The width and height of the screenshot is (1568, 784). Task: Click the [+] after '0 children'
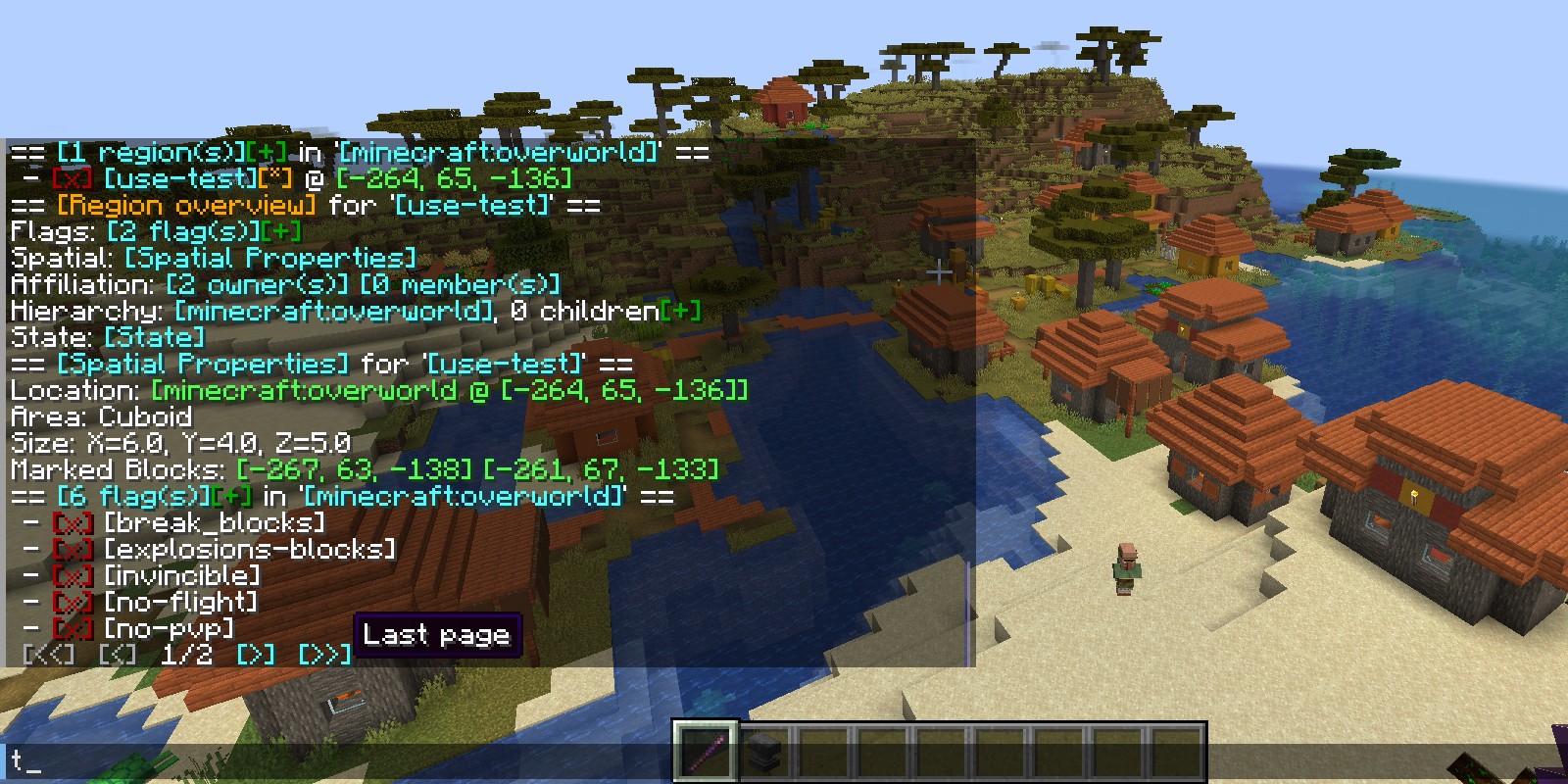click(681, 312)
